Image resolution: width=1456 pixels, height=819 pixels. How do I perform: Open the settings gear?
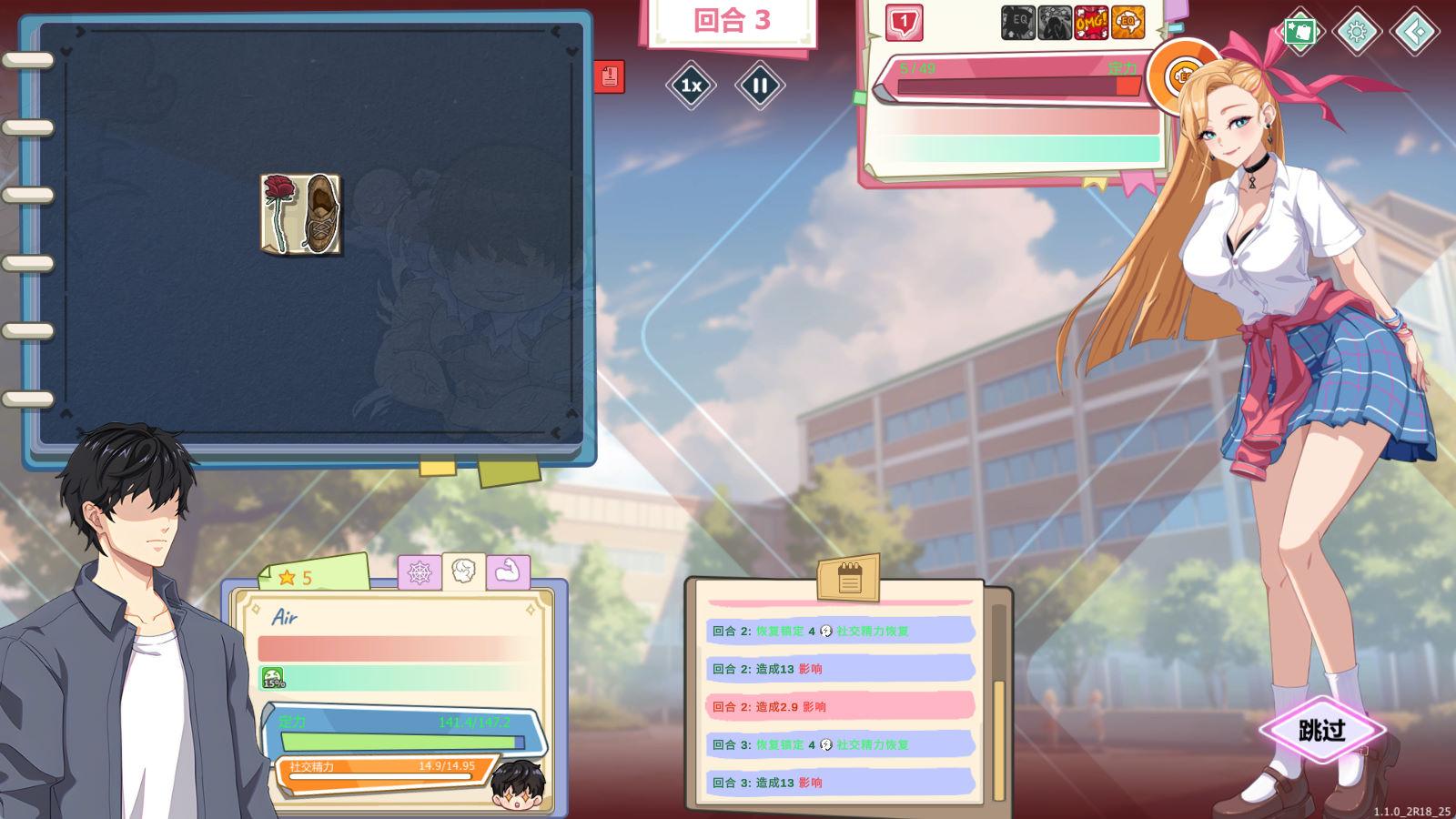point(1357,32)
